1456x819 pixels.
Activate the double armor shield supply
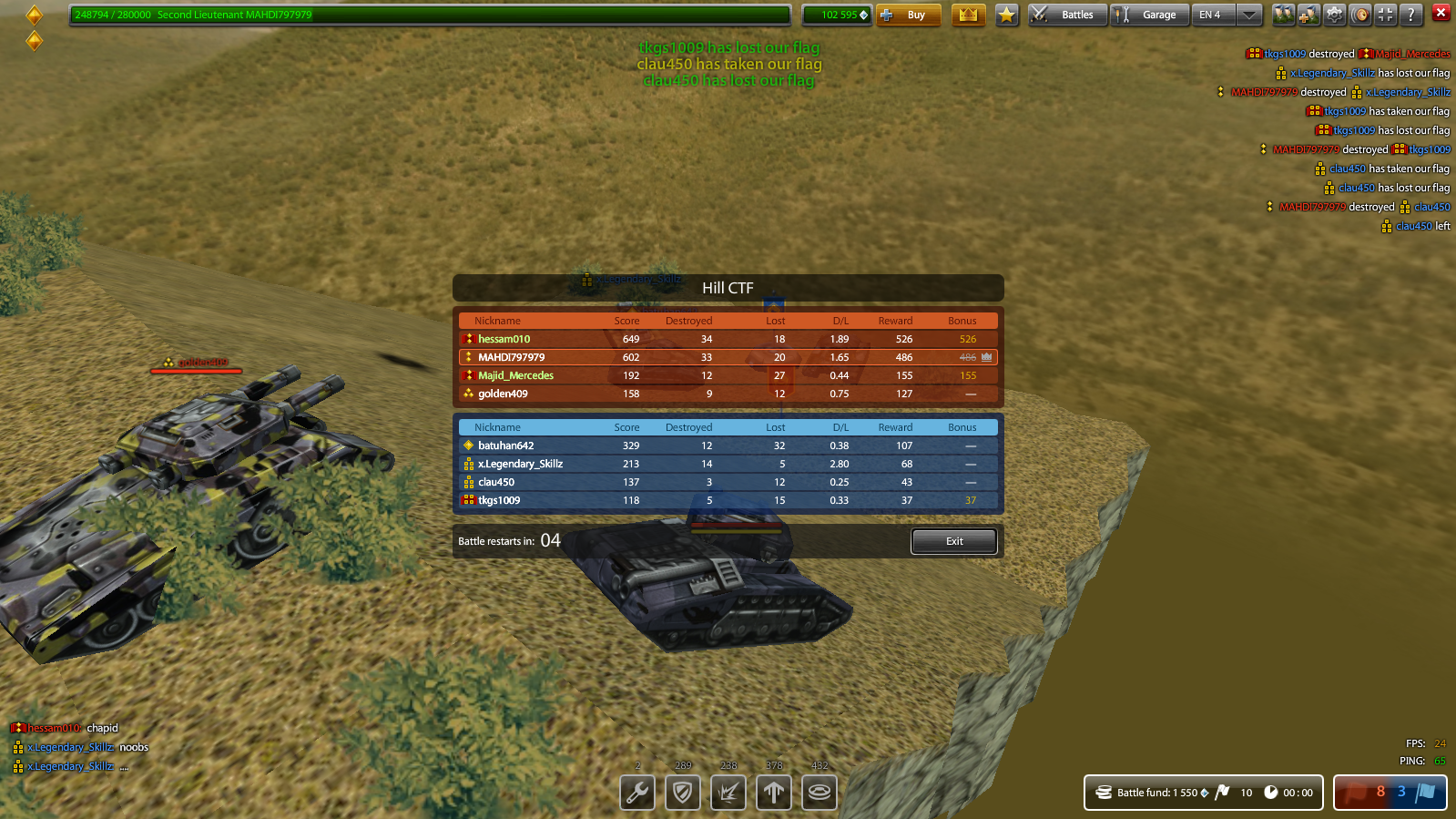(682, 793)
